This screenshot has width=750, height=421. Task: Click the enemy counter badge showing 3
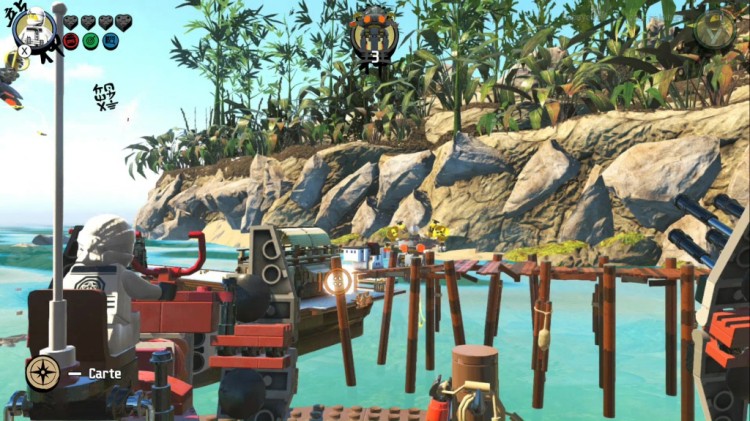pos(374,34)
